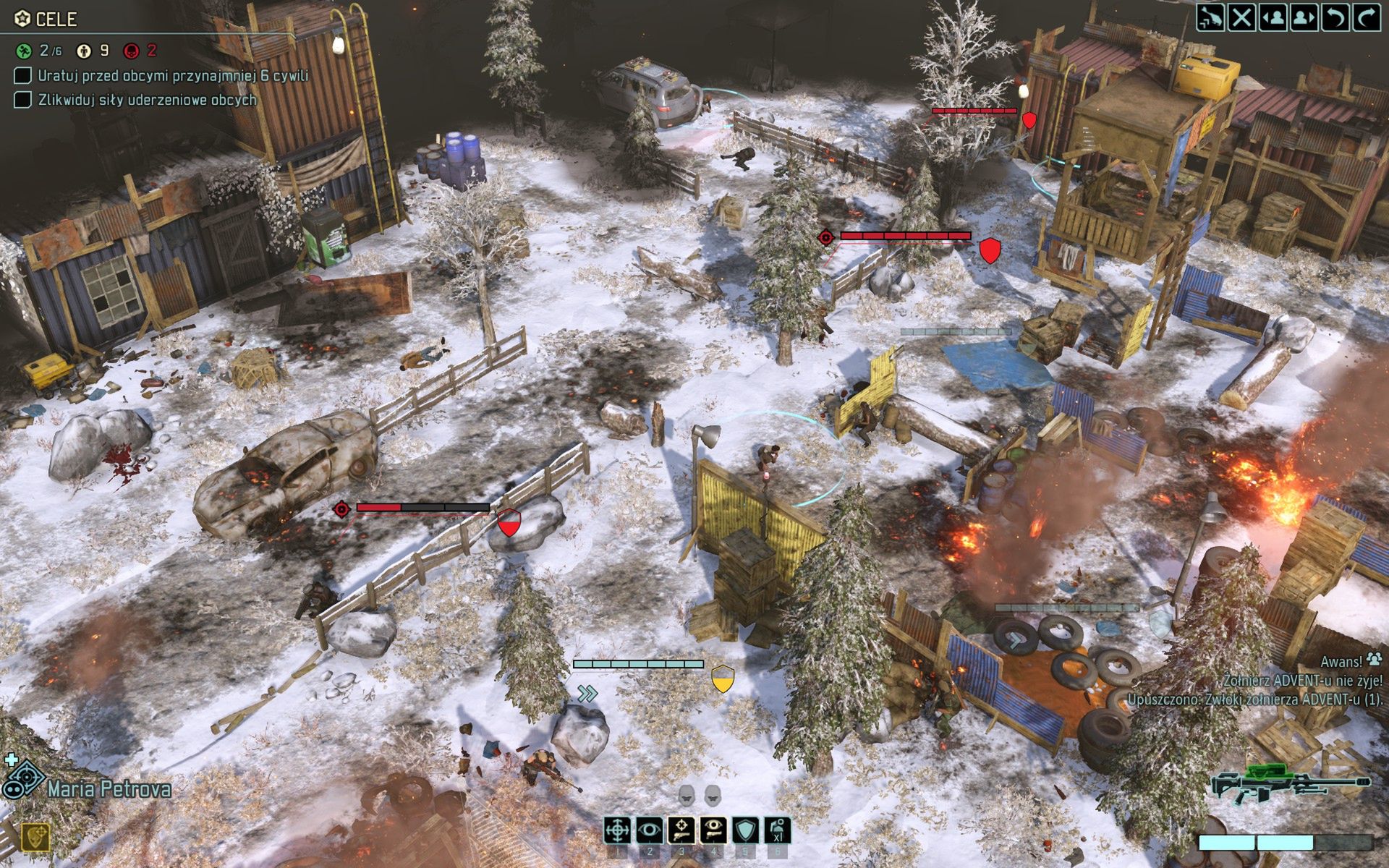Activate Hunker Down shield ability
1389x868 pixels.
[746, 830]
